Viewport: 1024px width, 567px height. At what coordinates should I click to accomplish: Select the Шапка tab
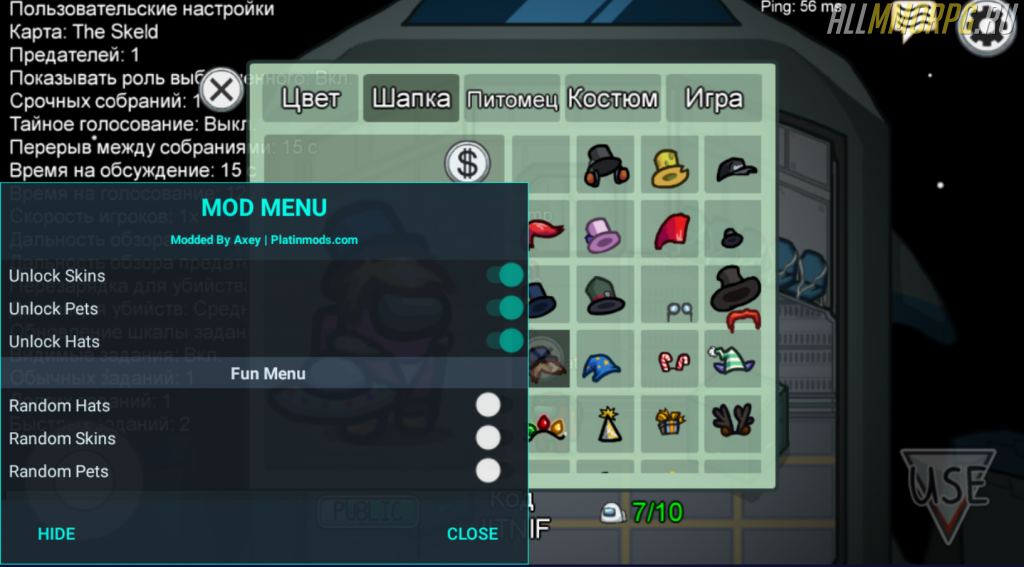click(x=411, y=99)
